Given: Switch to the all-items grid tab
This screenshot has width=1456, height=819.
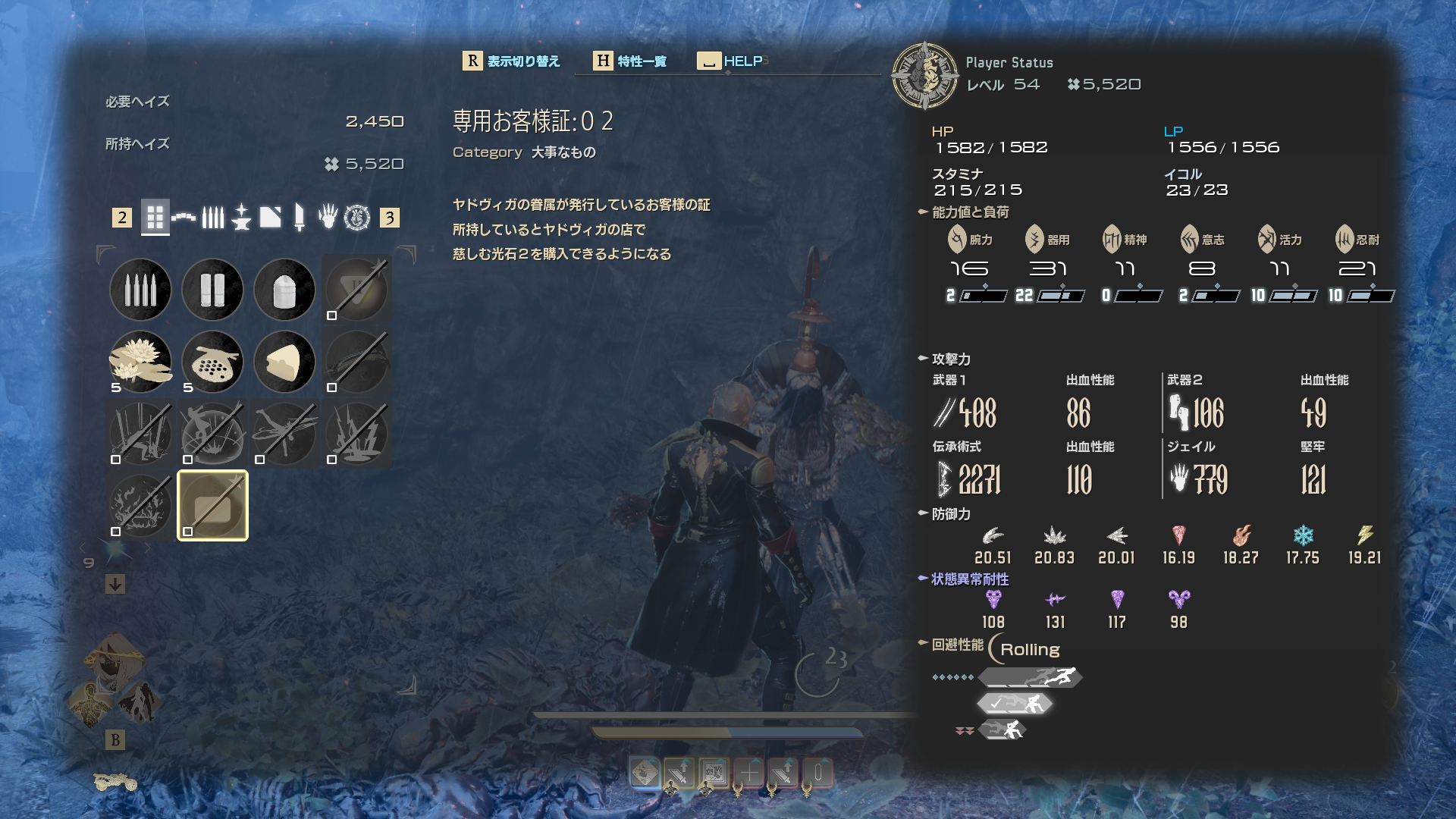Looking at the screenshot, I should [x=155, y=218].
